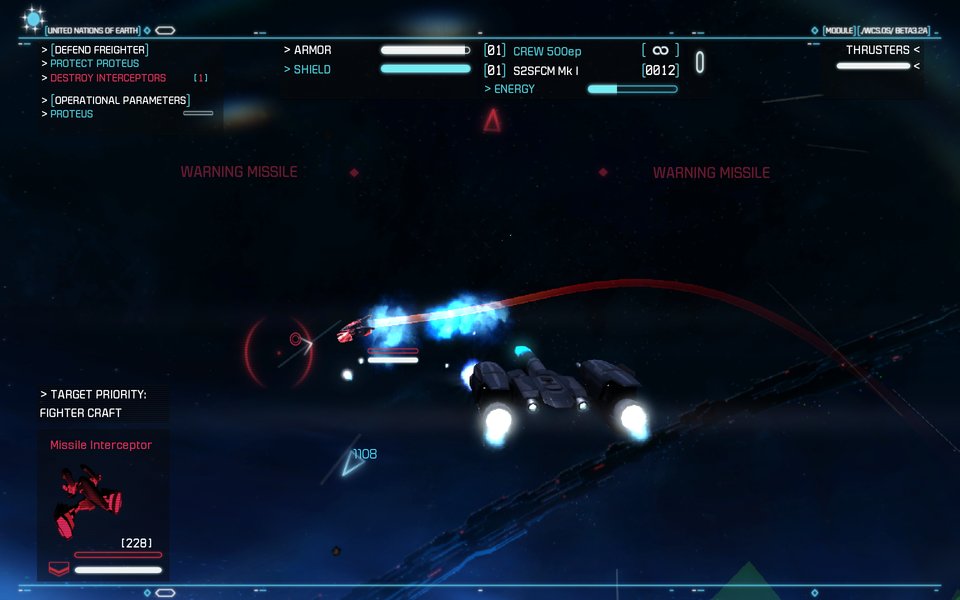The image size is (960, 600).
Task: Click the blue triangular waypoint marker
Action: [352, 461]
